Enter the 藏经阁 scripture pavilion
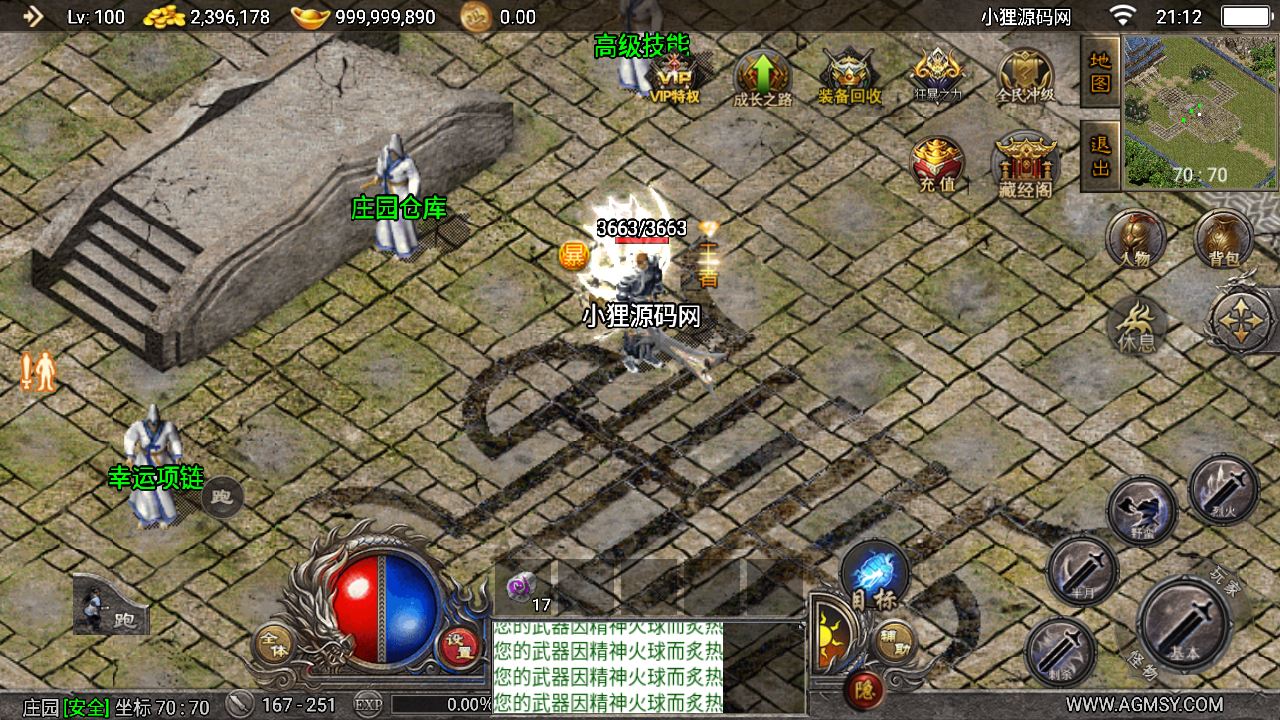 tap(1025, 164)
